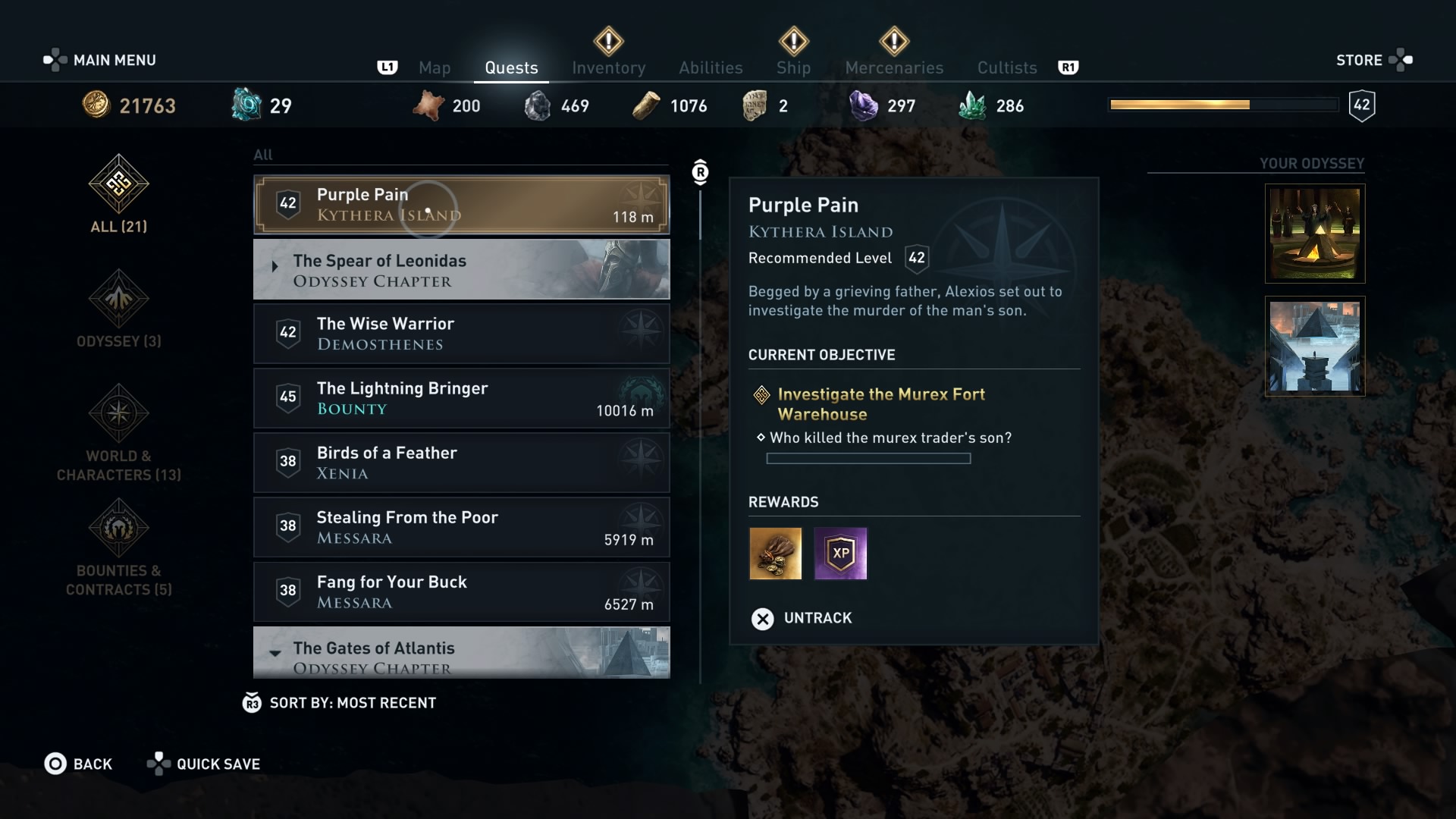Click the XP reward icon
Screen dimensions: 1456x819
(840, 554)
